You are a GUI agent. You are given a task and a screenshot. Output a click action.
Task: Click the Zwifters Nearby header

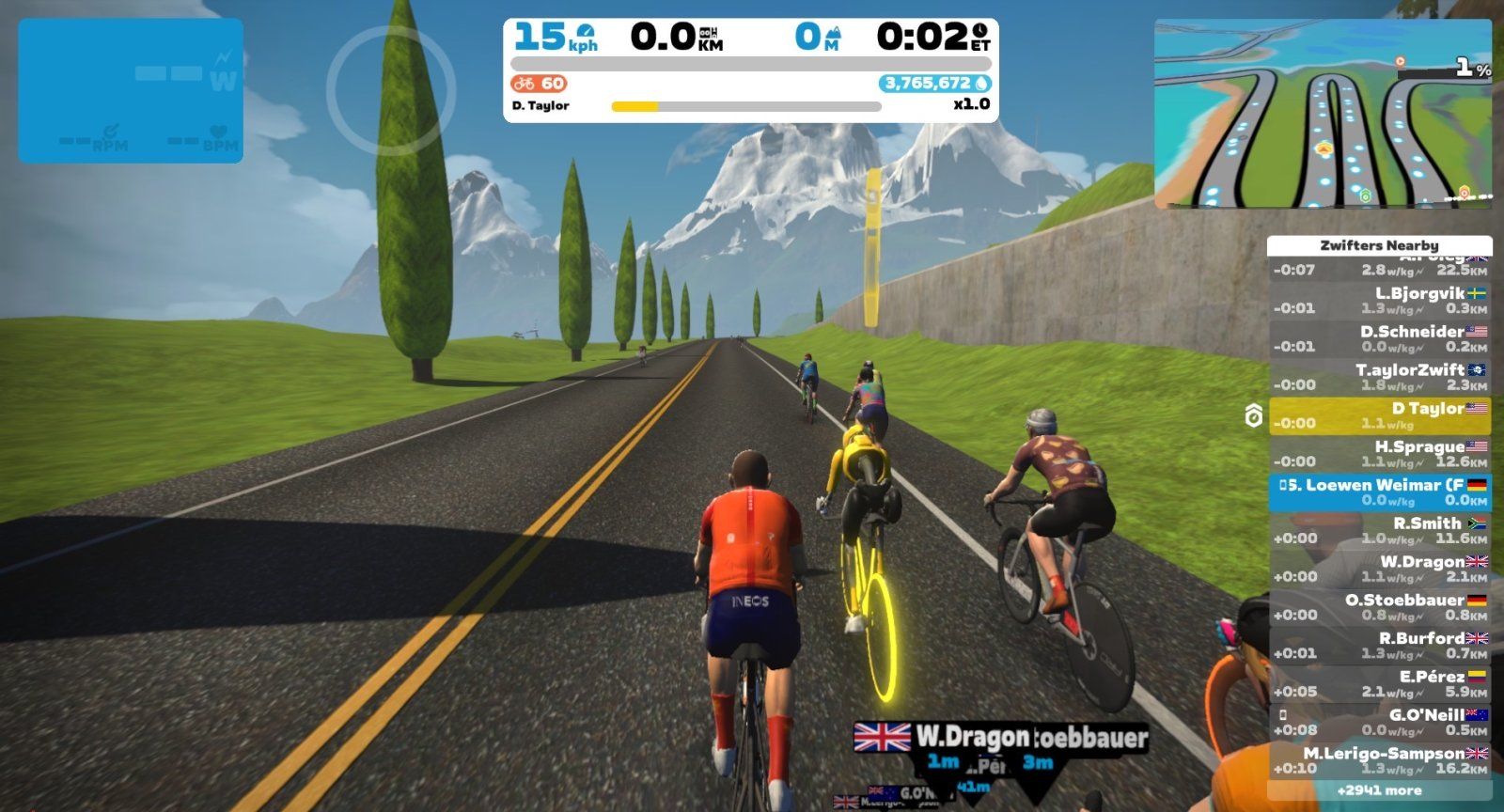point(1379,245)
